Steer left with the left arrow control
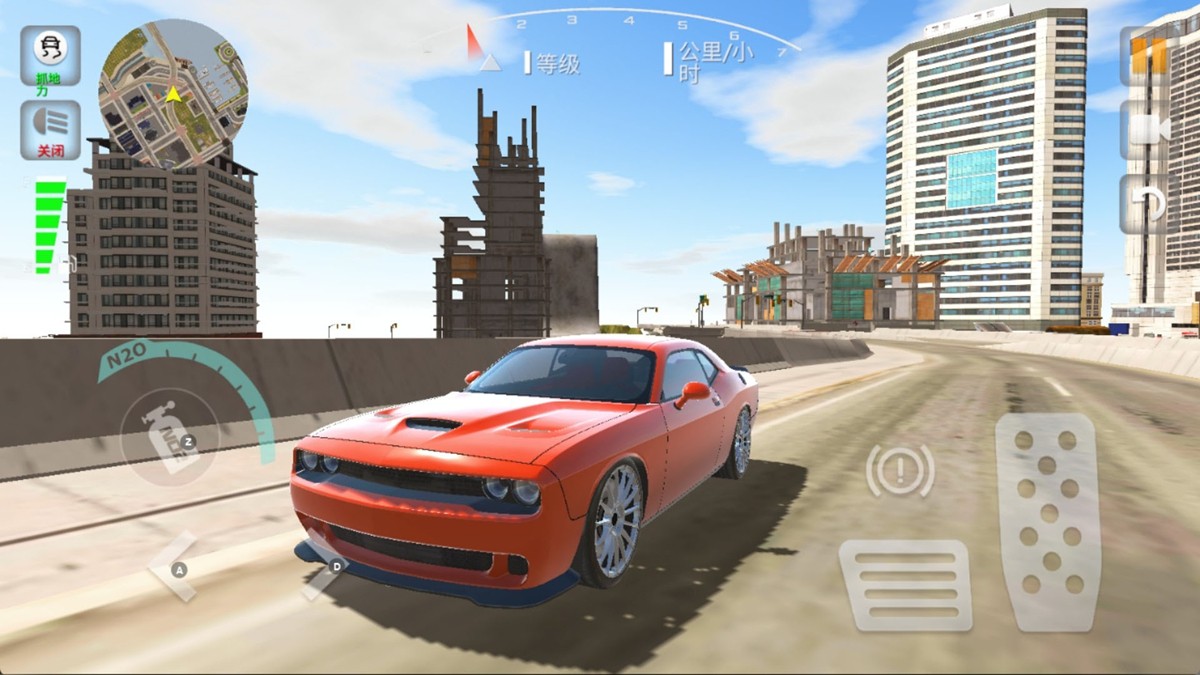1200x675 pixels. pos(177,568)
